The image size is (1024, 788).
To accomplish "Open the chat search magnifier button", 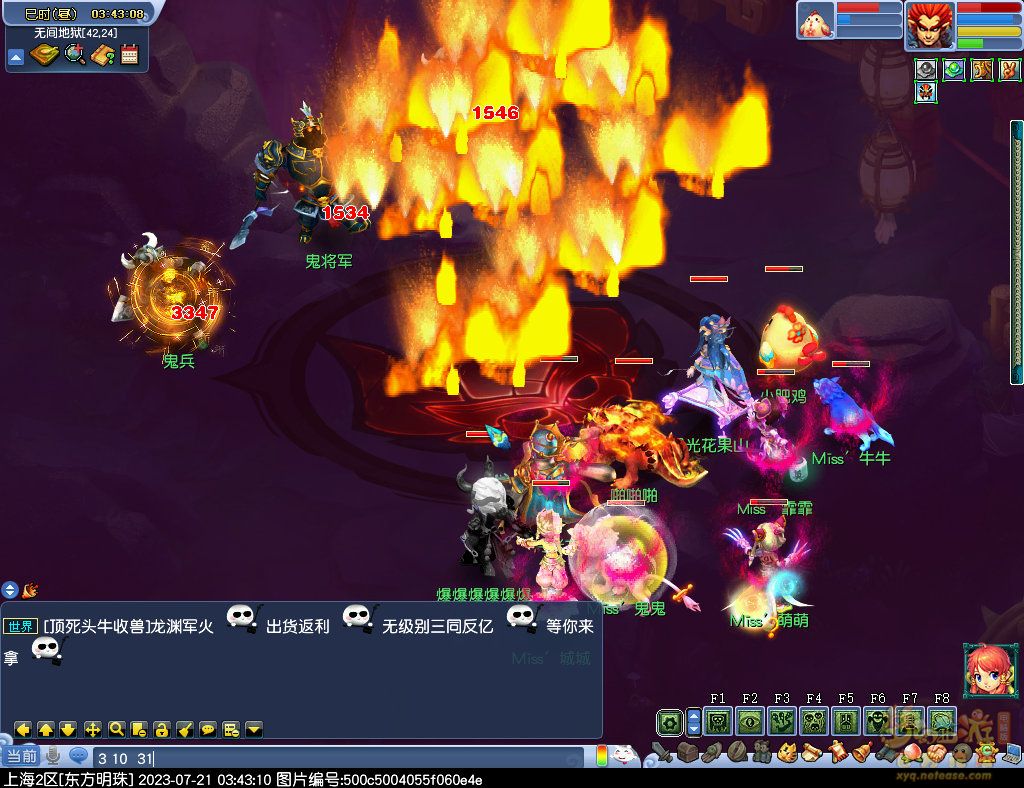I will tap(116, 729).
